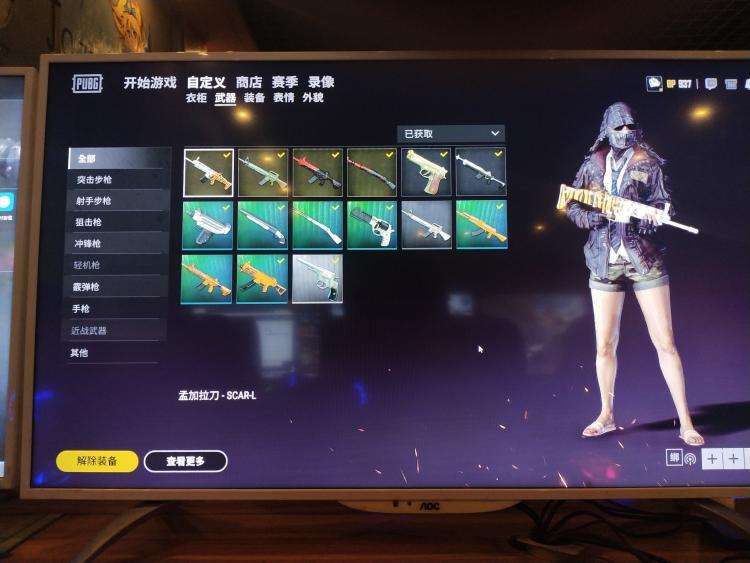Viewport: 750px width, 563px height.
Task: Select the gold pistol skin
Action: tap(426, 171)
